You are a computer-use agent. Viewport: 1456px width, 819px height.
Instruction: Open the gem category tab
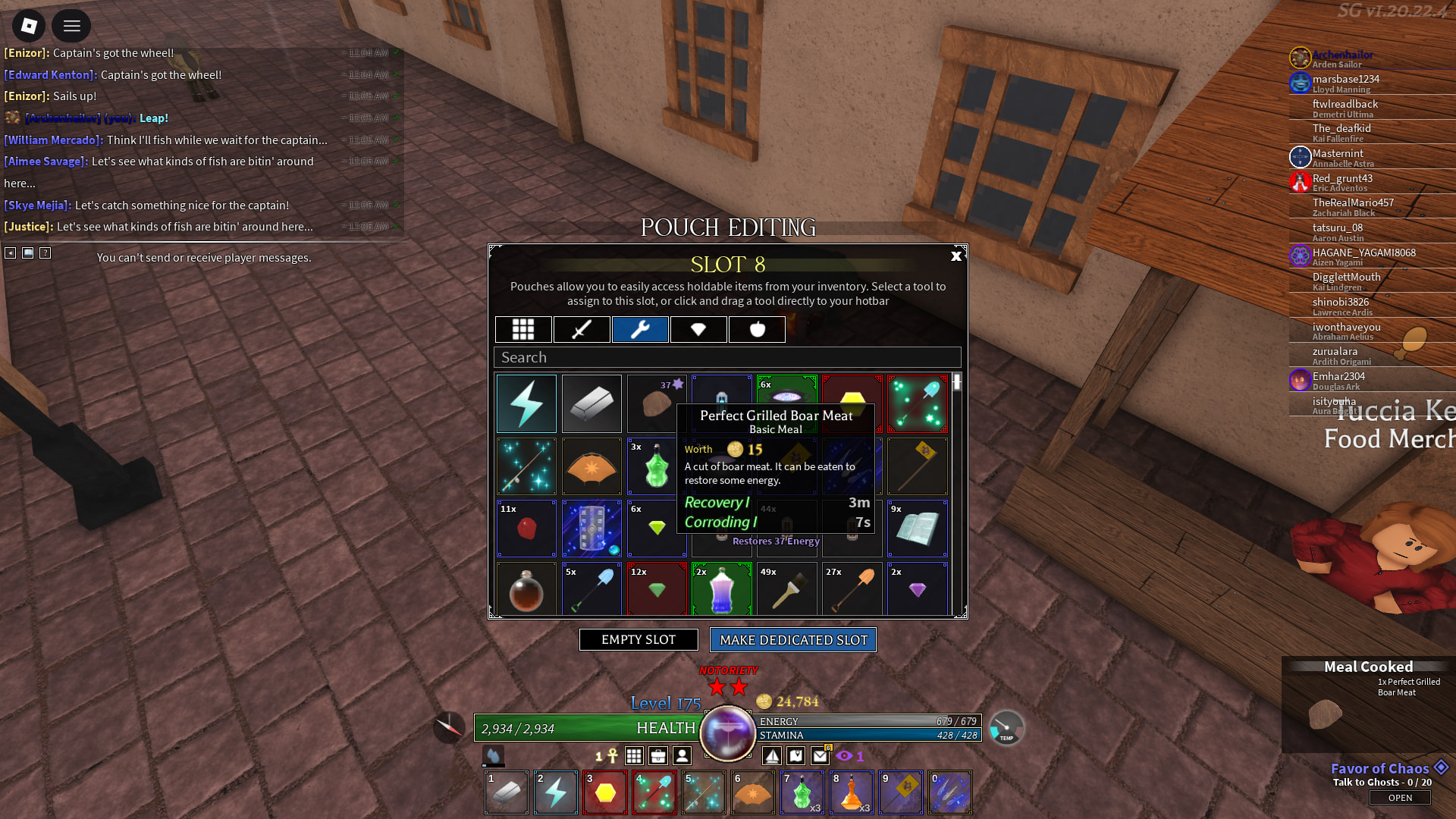698,329
